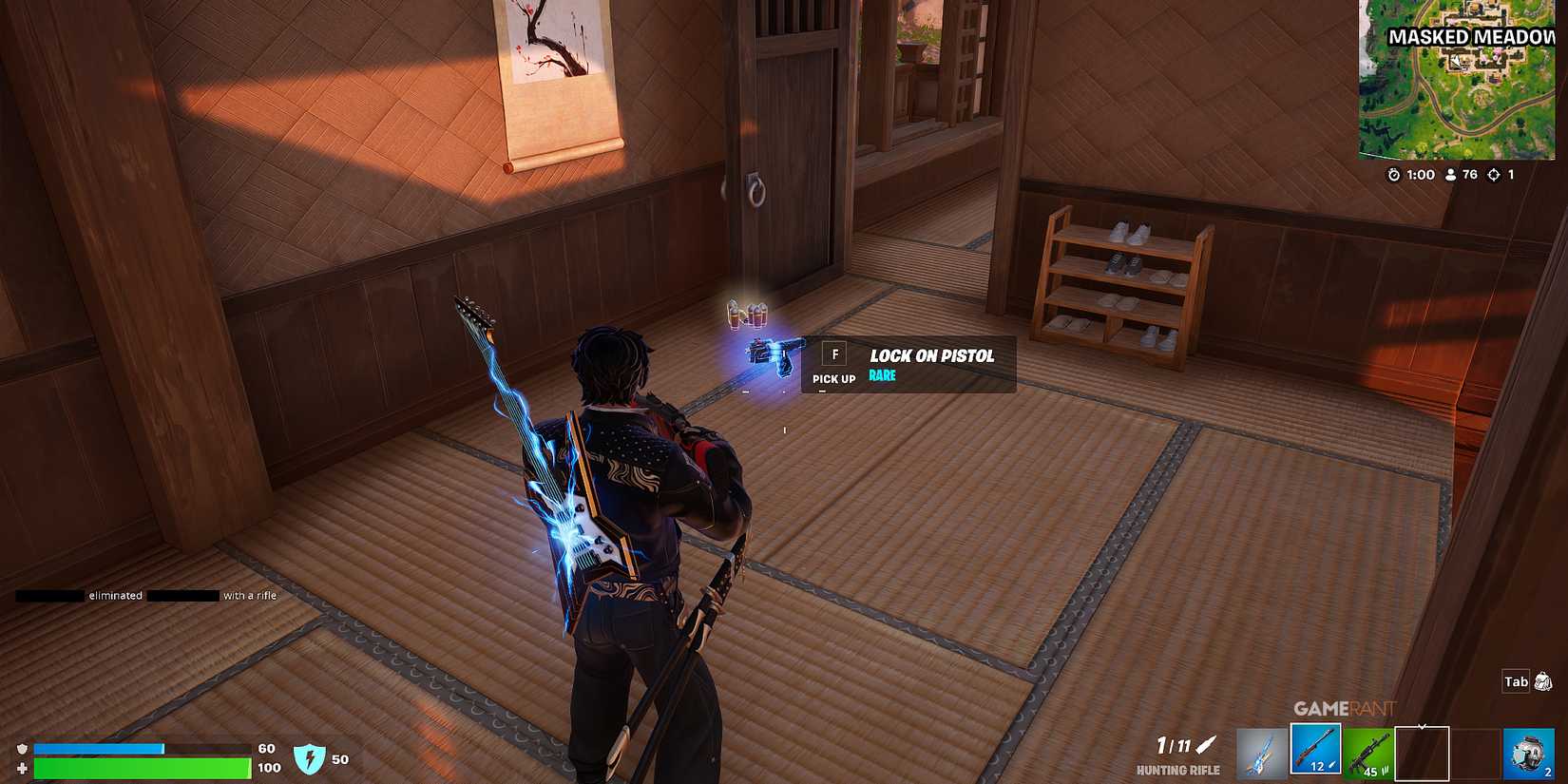Viewport: 1568px width, 784px height.
Task: Click the ammo bars icon on the green LMG slot
Action: (x=1385, y=770)
